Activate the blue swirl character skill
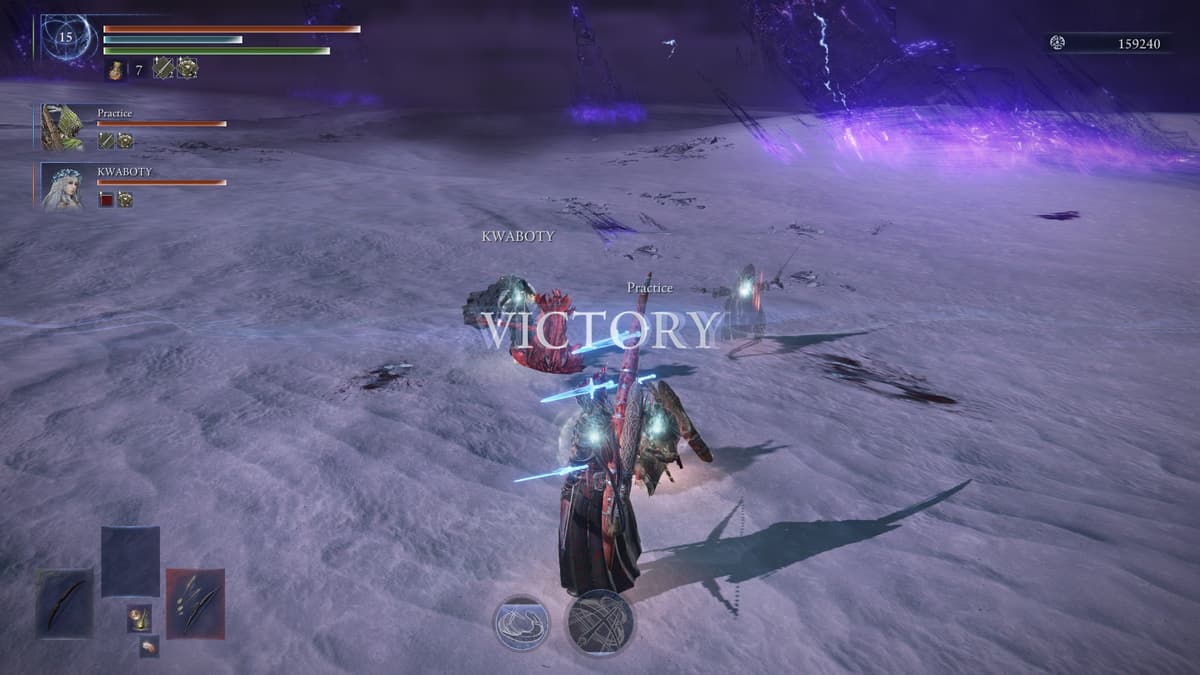The image size is (1200, 675). [x=521, y=622]
